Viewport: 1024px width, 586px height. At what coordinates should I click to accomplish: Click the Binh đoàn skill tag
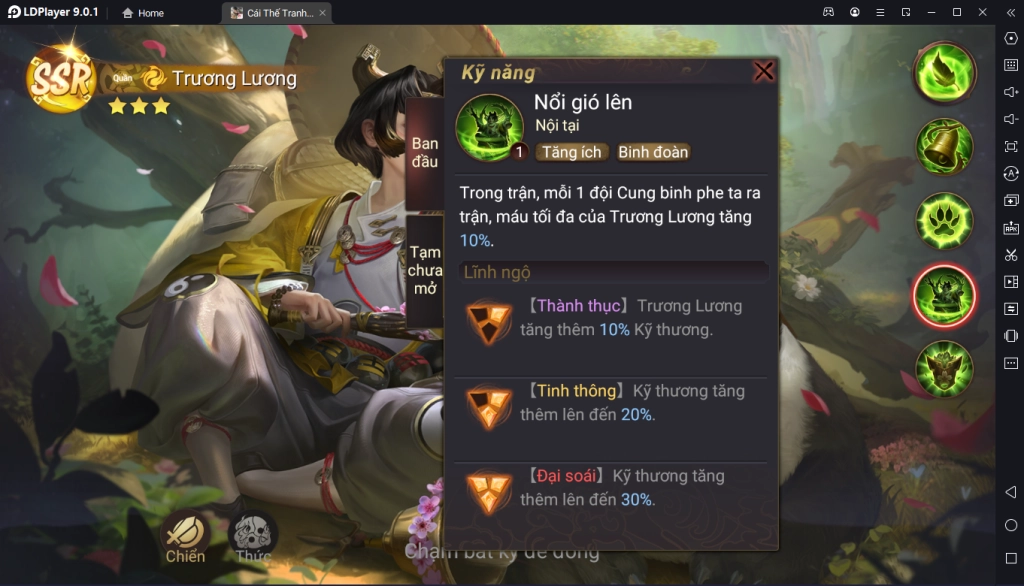(653, 152)
